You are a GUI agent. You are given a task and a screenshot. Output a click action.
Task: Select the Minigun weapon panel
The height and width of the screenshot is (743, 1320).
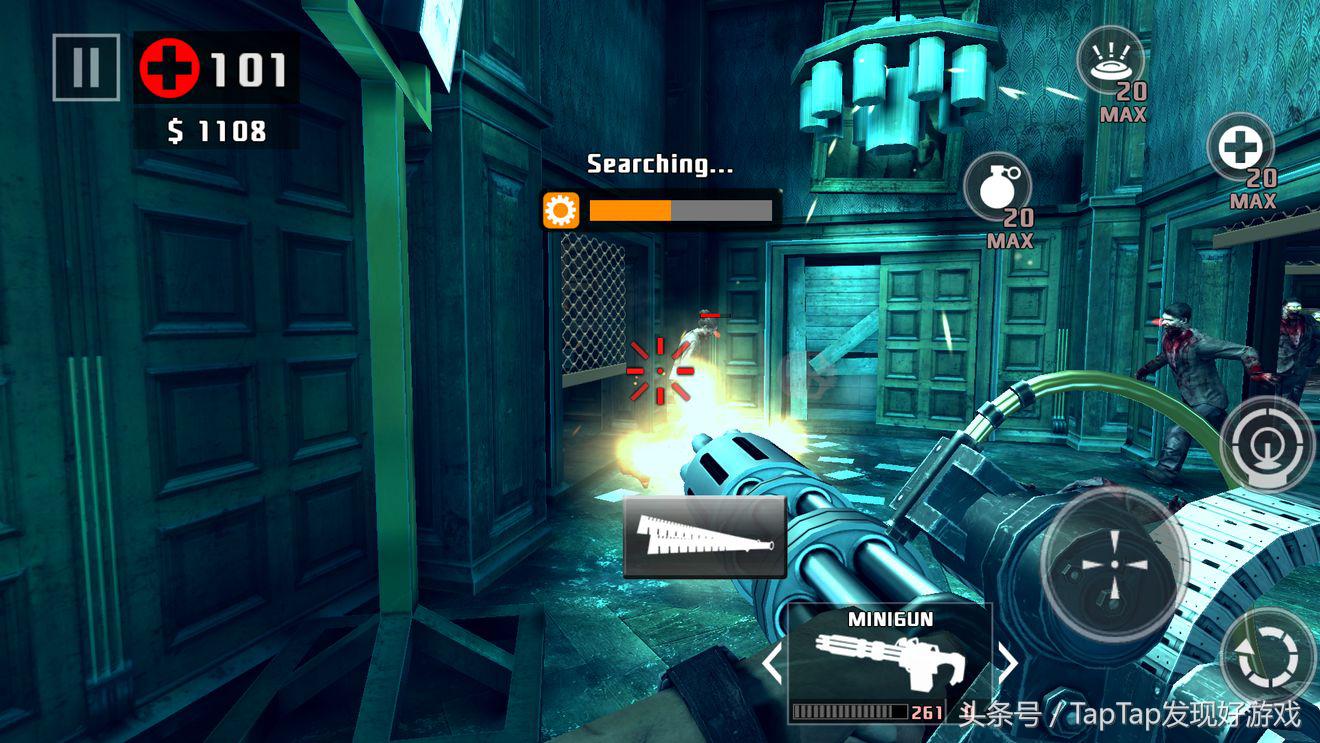[889, 662]
